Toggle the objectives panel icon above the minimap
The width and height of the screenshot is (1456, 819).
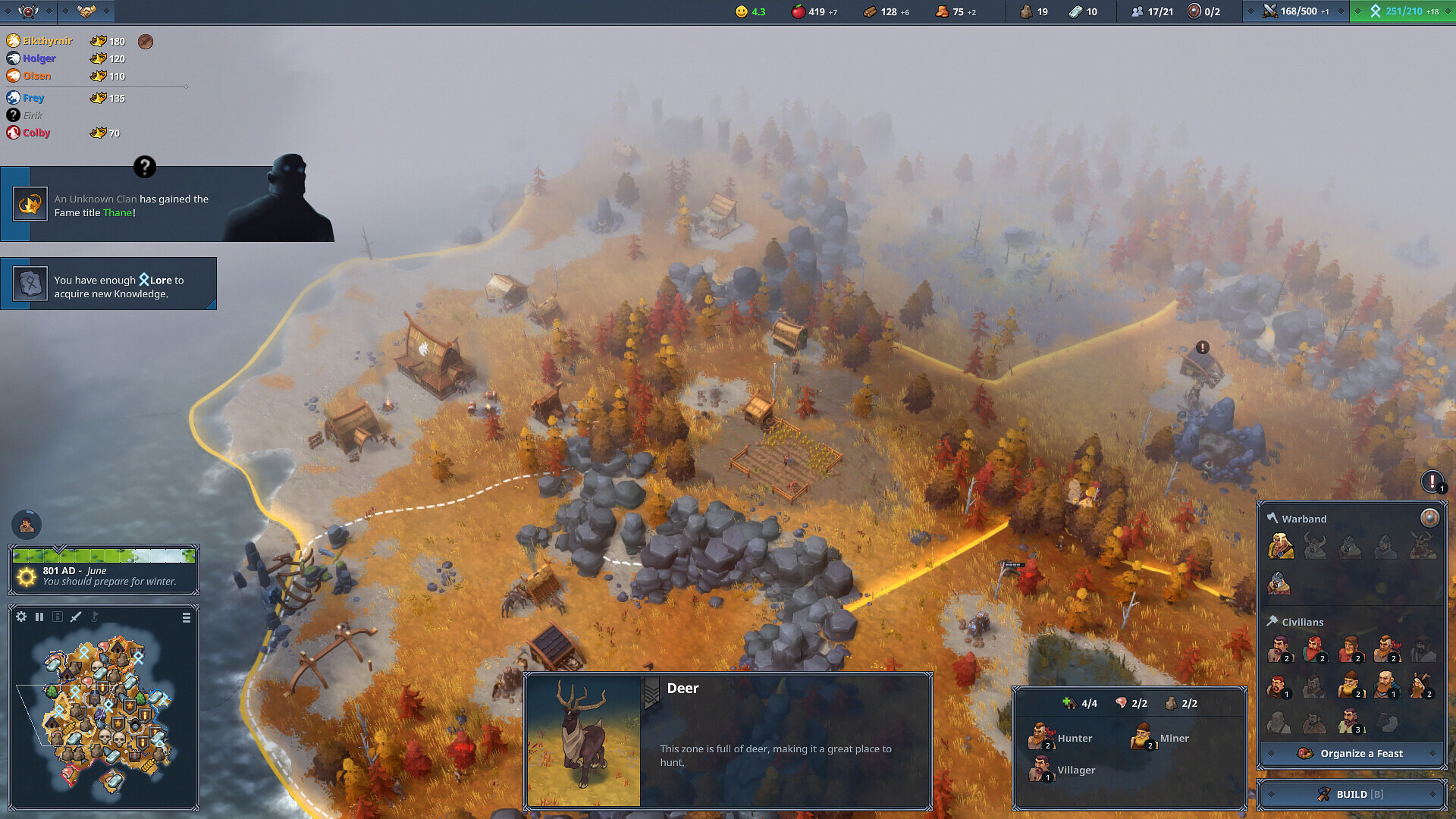tap(58, 617)
